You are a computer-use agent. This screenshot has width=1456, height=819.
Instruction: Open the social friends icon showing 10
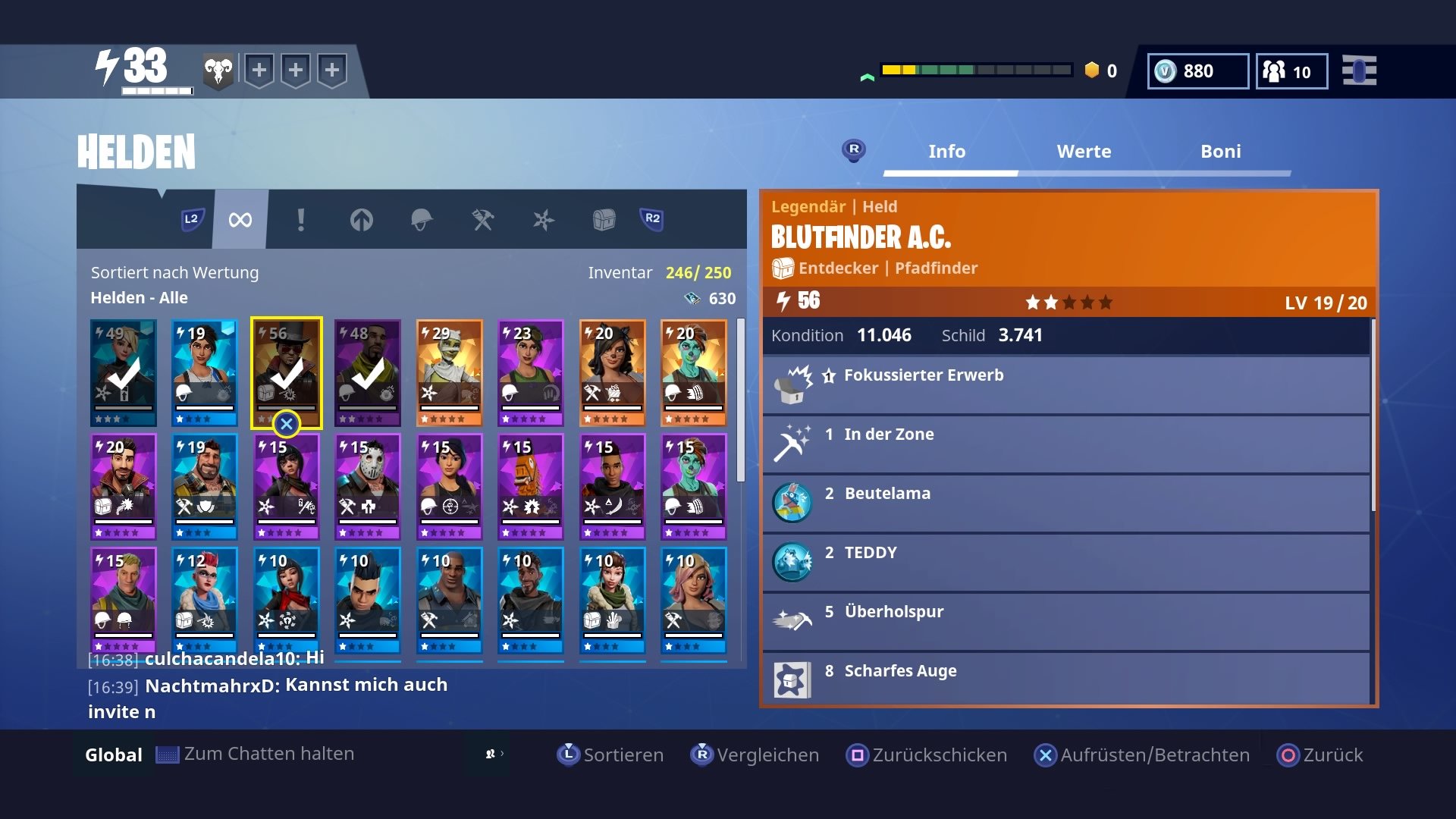point(1276,71)
